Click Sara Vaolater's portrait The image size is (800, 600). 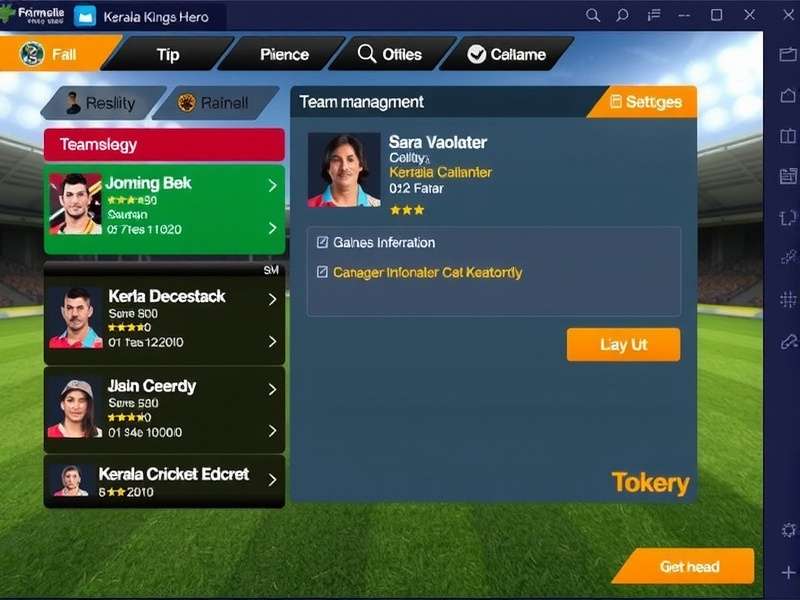(344, 170)
